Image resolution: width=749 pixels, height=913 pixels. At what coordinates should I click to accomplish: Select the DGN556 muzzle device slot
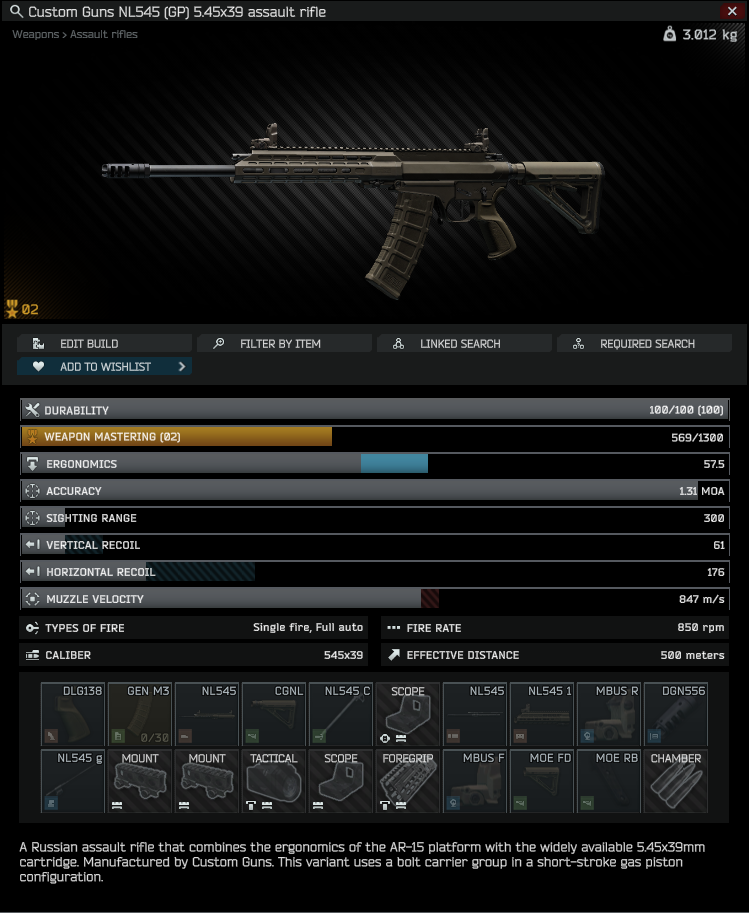coord(676,714)
